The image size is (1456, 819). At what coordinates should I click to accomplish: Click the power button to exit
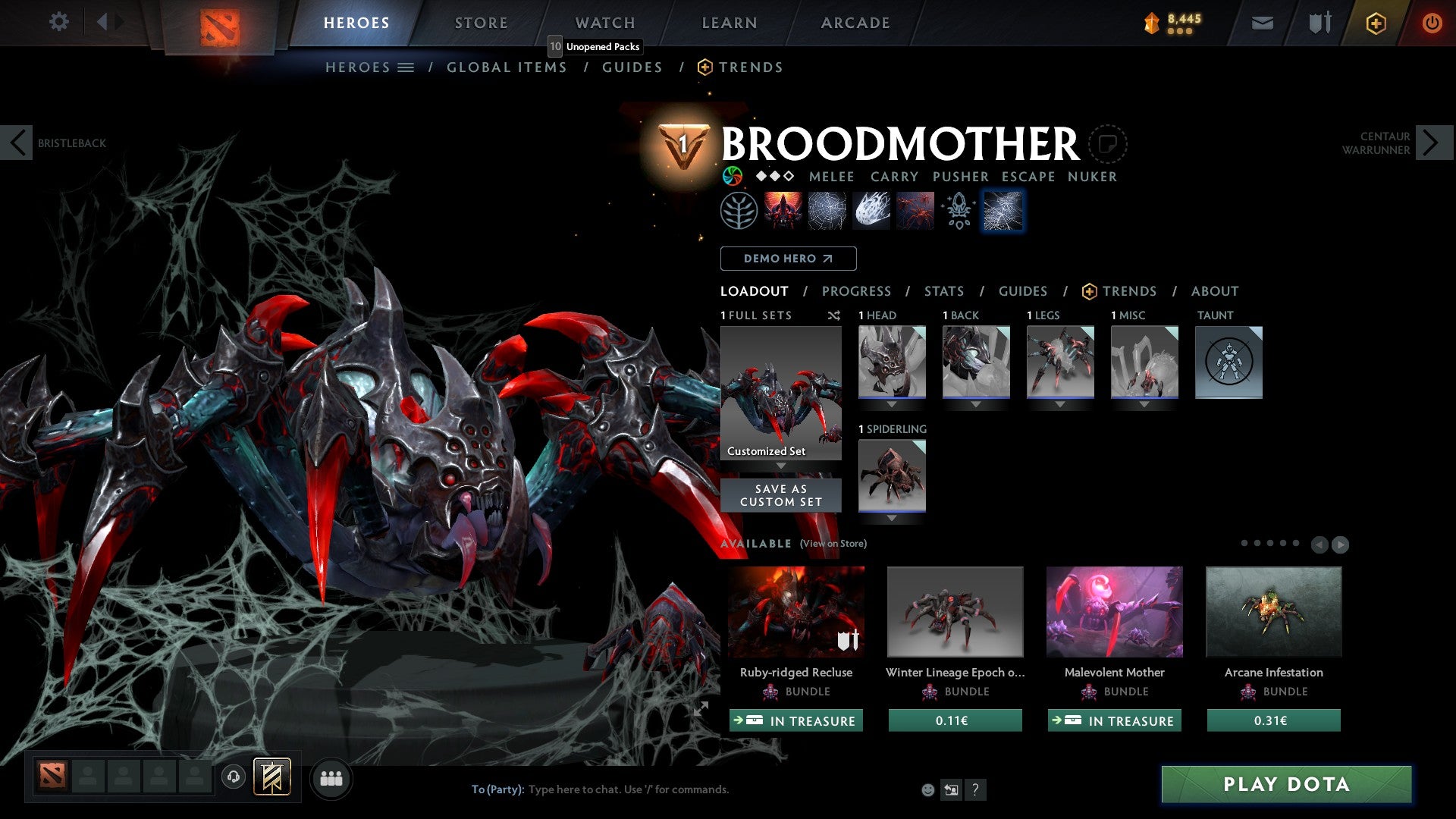[x=1432, y=23]
